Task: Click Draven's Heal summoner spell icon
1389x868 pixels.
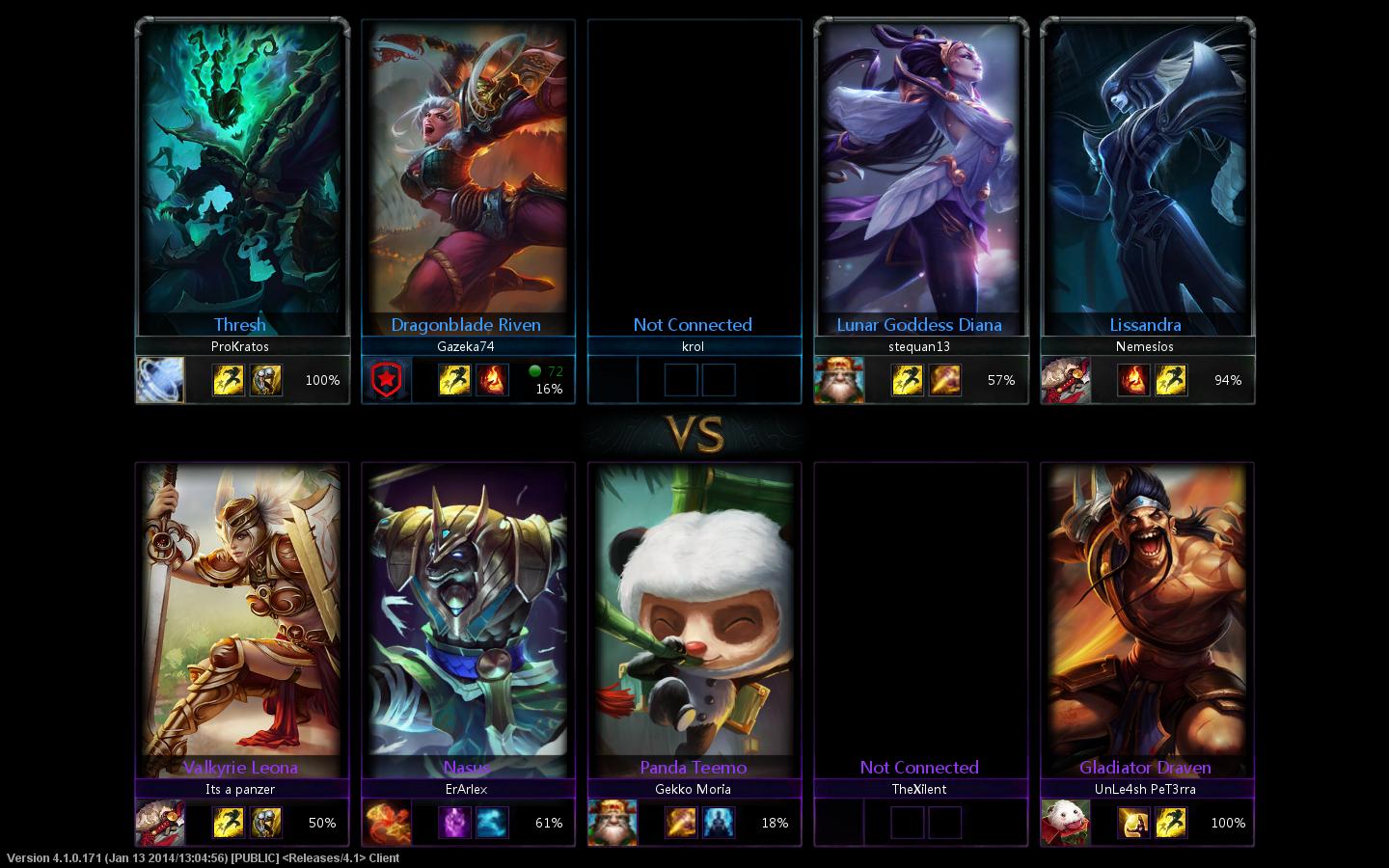Action: click(1133, 823)
